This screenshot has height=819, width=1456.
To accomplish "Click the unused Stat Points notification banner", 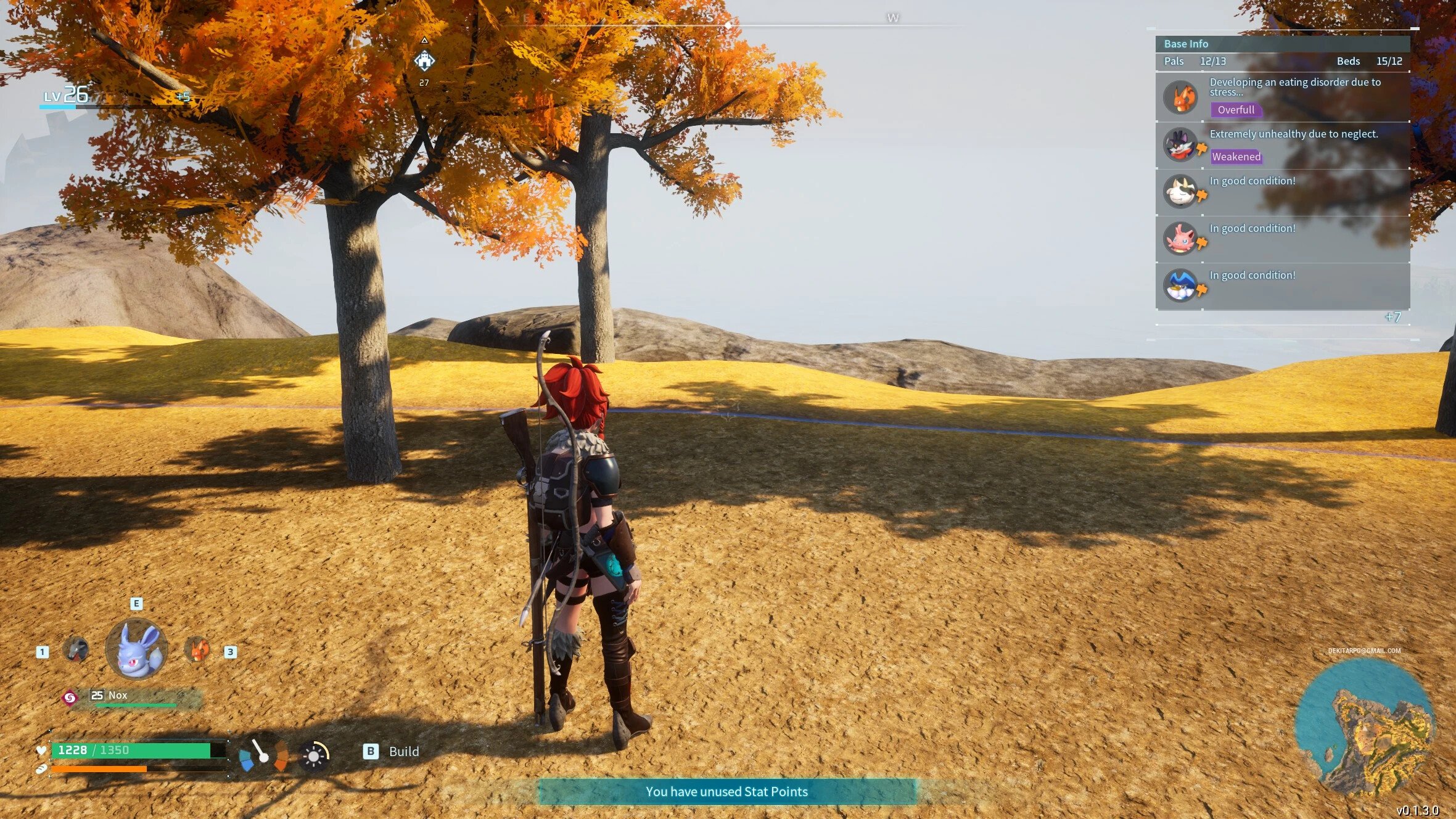I will click(727, 792).
